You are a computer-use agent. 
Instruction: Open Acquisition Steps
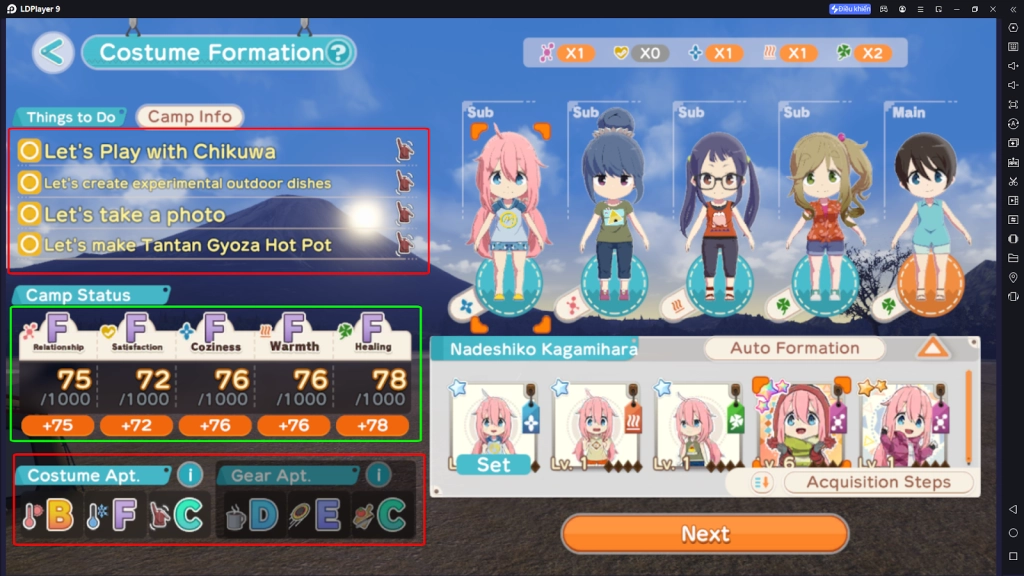878,482
